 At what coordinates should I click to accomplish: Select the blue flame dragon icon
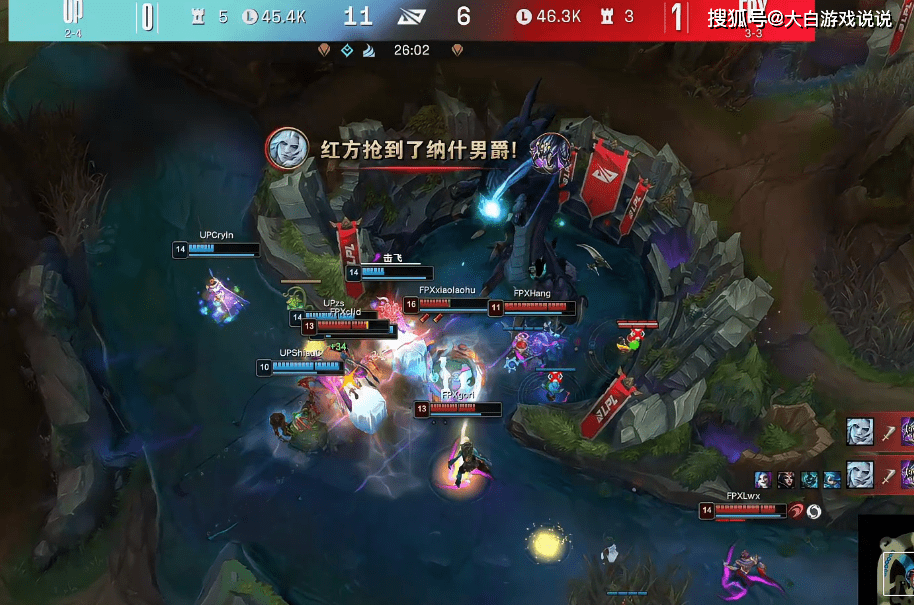tap(369, 50)
